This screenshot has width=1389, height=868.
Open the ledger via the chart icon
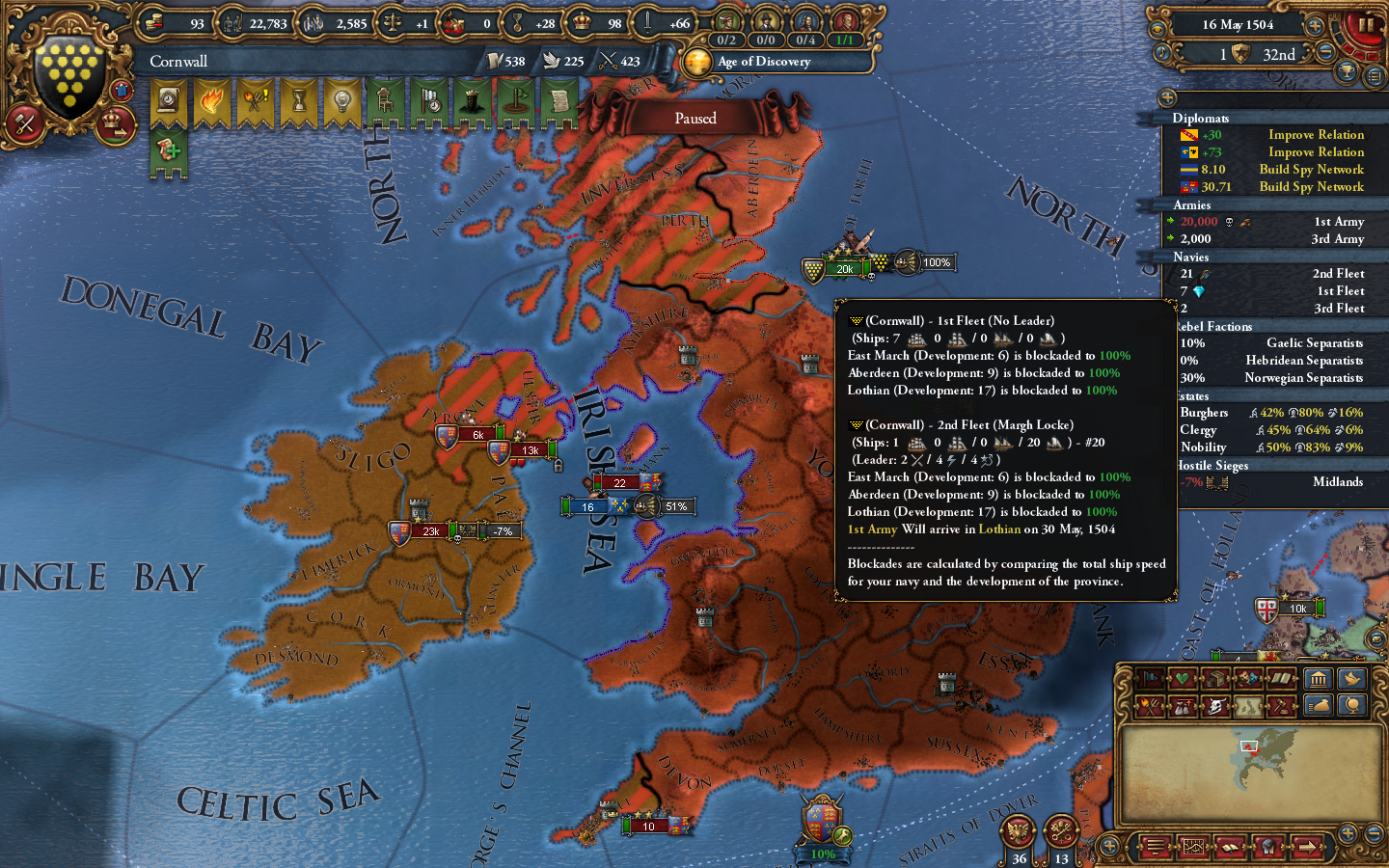pos(1194,849)
